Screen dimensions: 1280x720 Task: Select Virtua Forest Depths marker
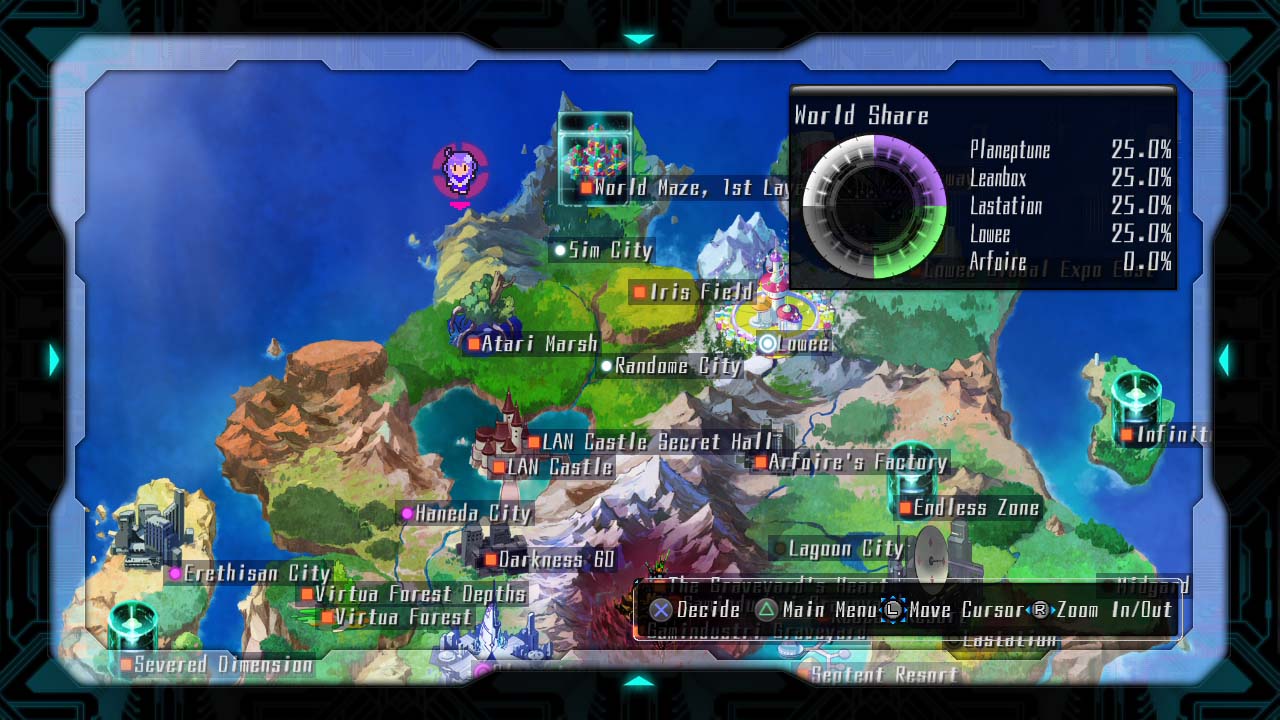(x=307, y=594)
